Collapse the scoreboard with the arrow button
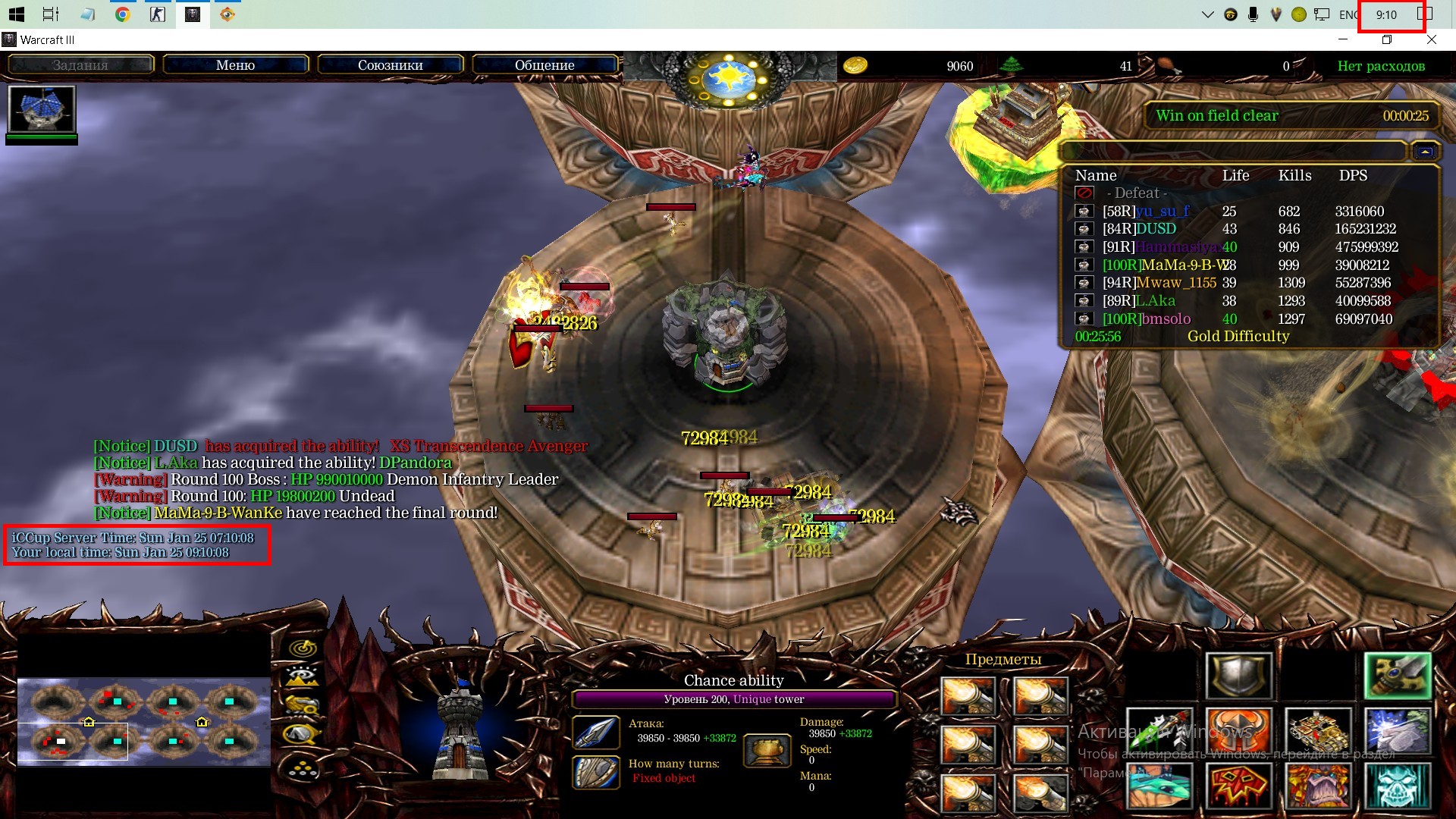 pyautogui.click(x=1425, y=152)
